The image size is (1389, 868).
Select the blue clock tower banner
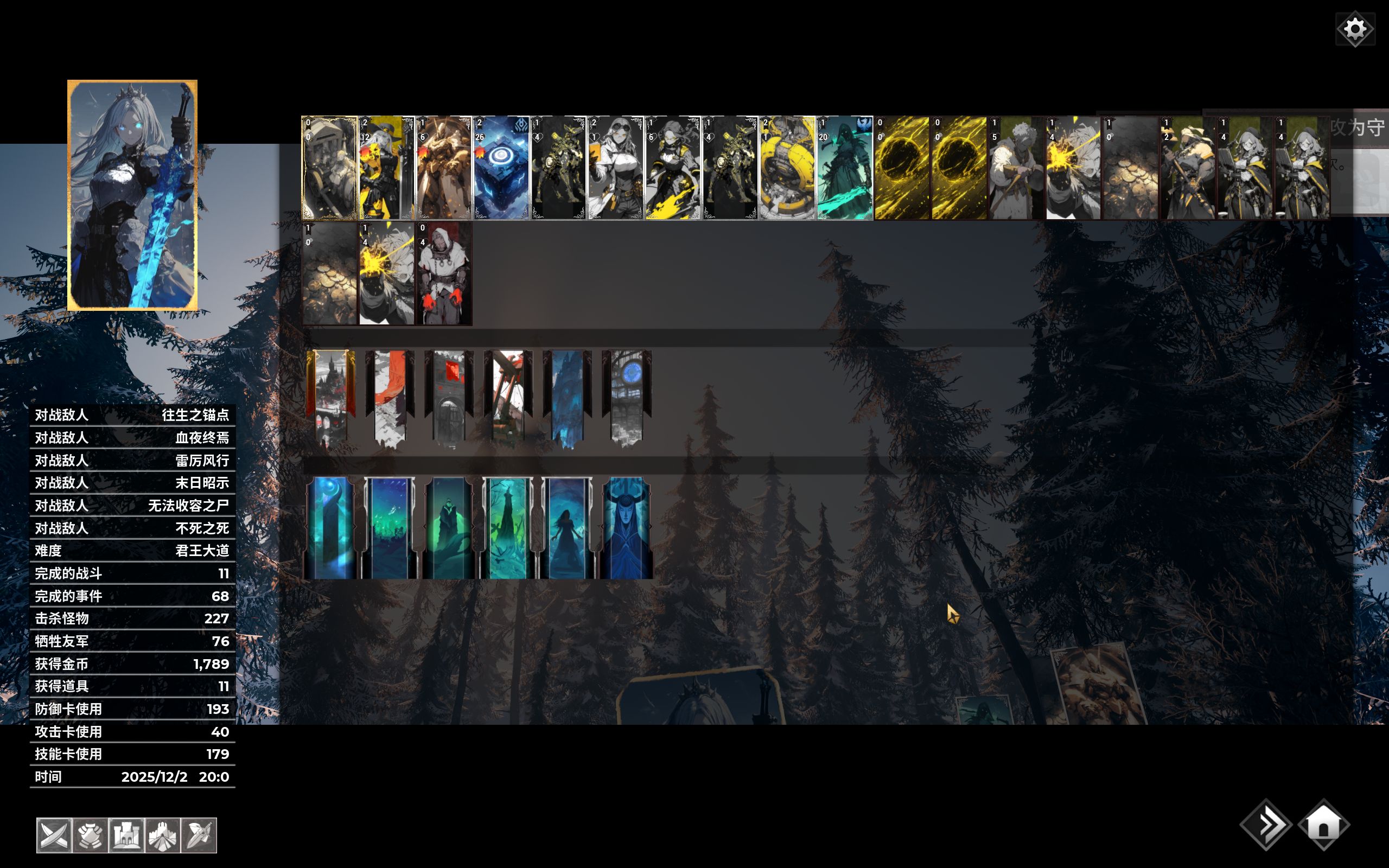click(626, 397)
